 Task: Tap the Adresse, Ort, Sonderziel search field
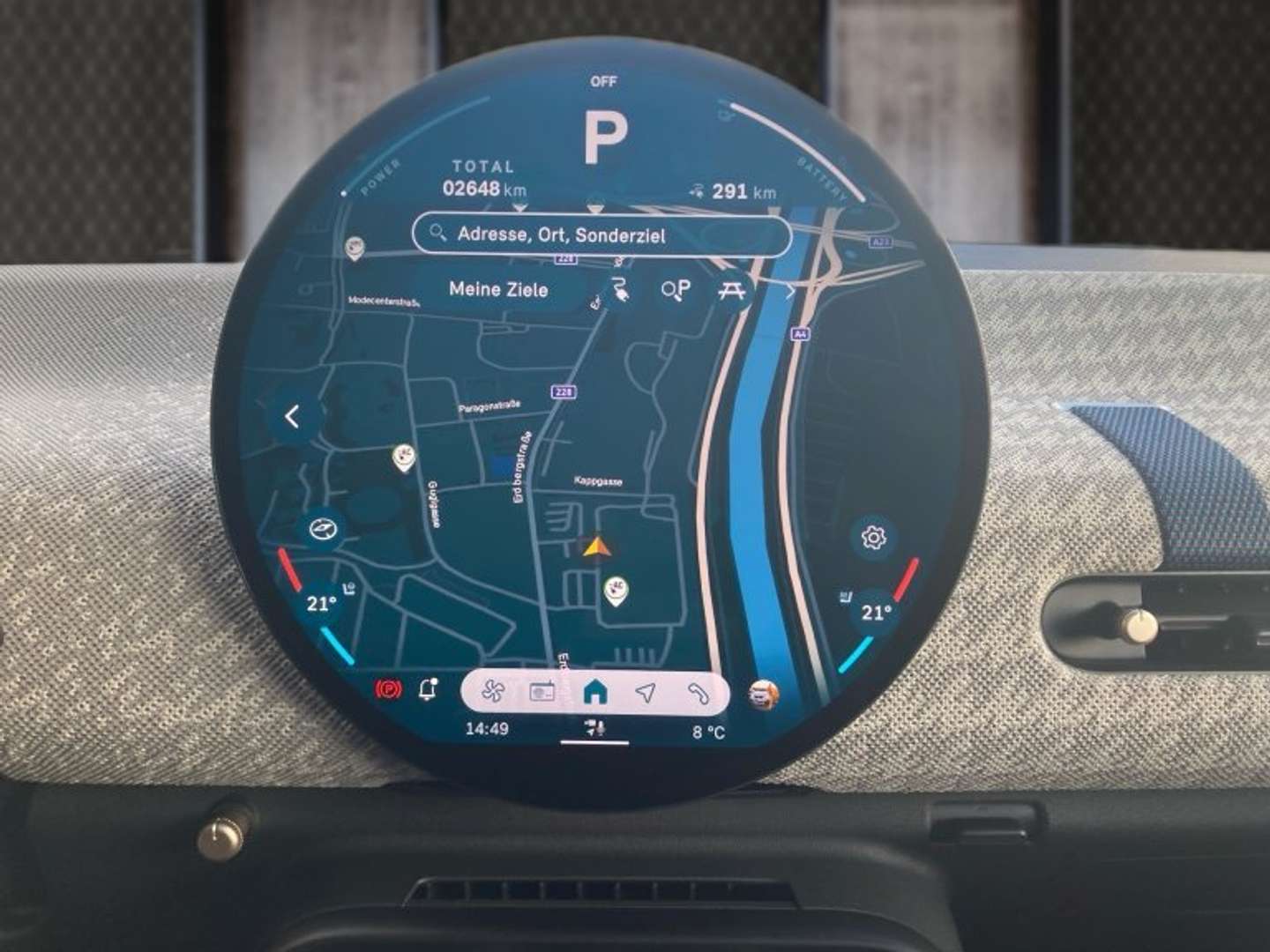coord(601,234)
